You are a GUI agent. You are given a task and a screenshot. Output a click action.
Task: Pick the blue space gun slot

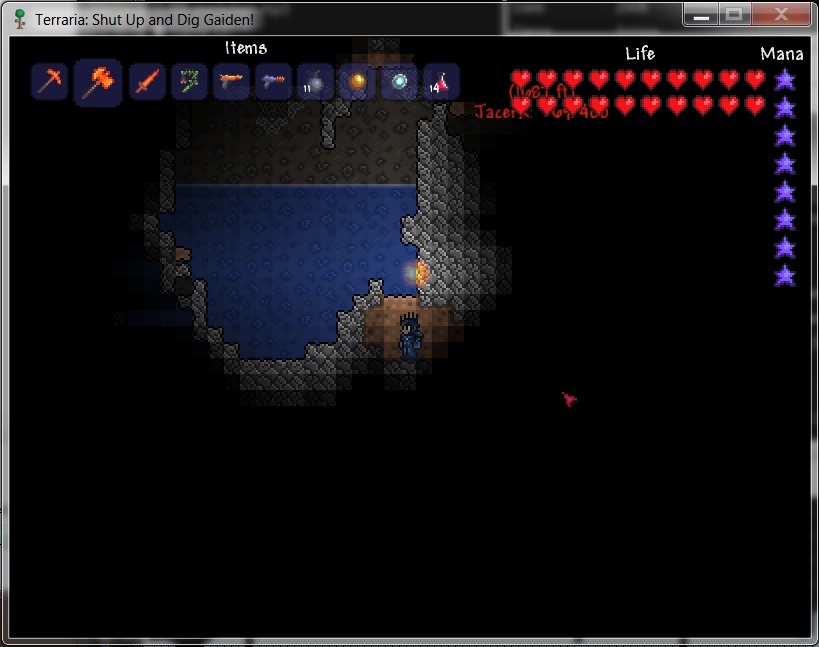[x=273, y=82]
